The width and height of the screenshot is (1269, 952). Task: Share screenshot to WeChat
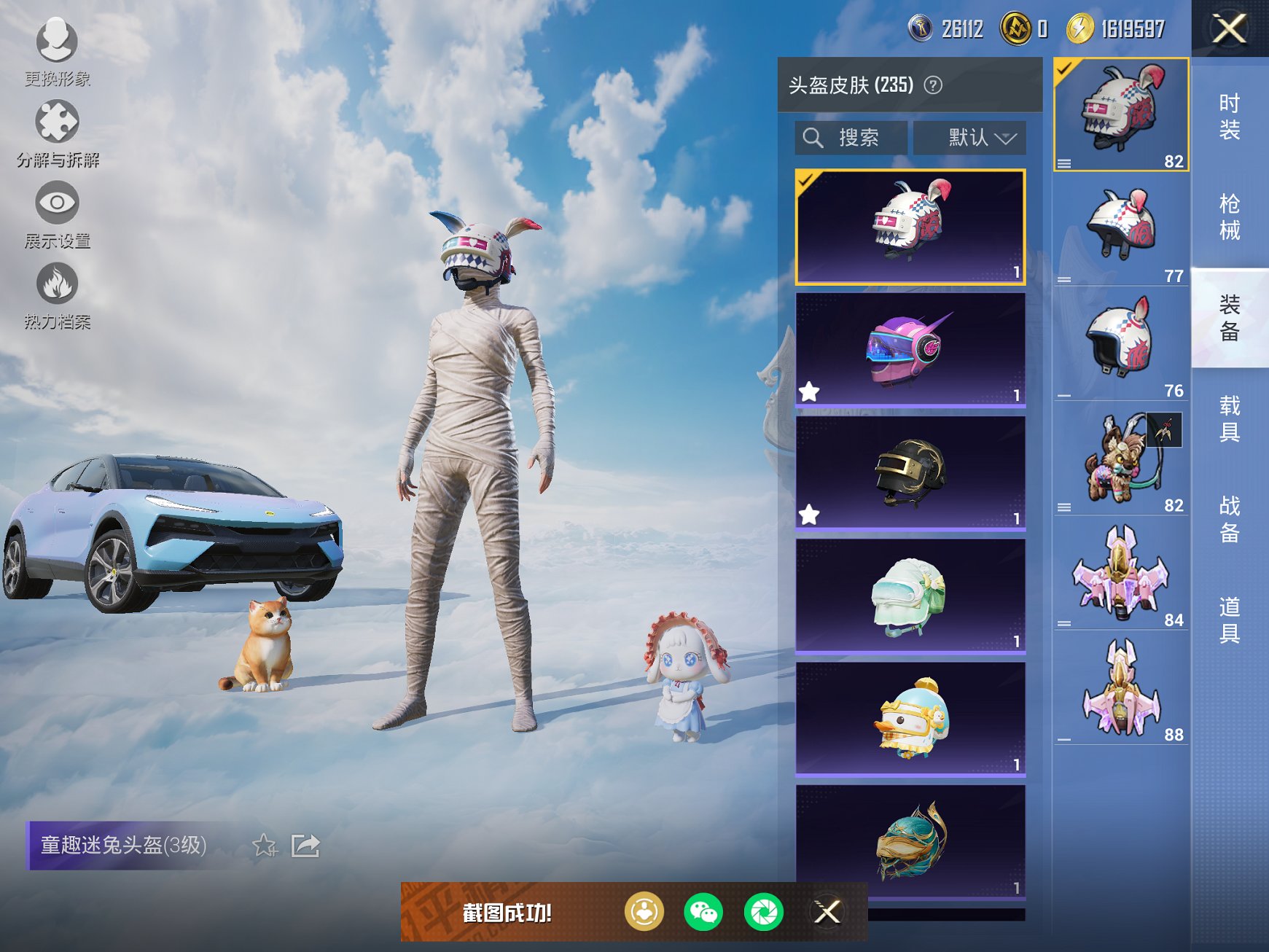point(703,912)
